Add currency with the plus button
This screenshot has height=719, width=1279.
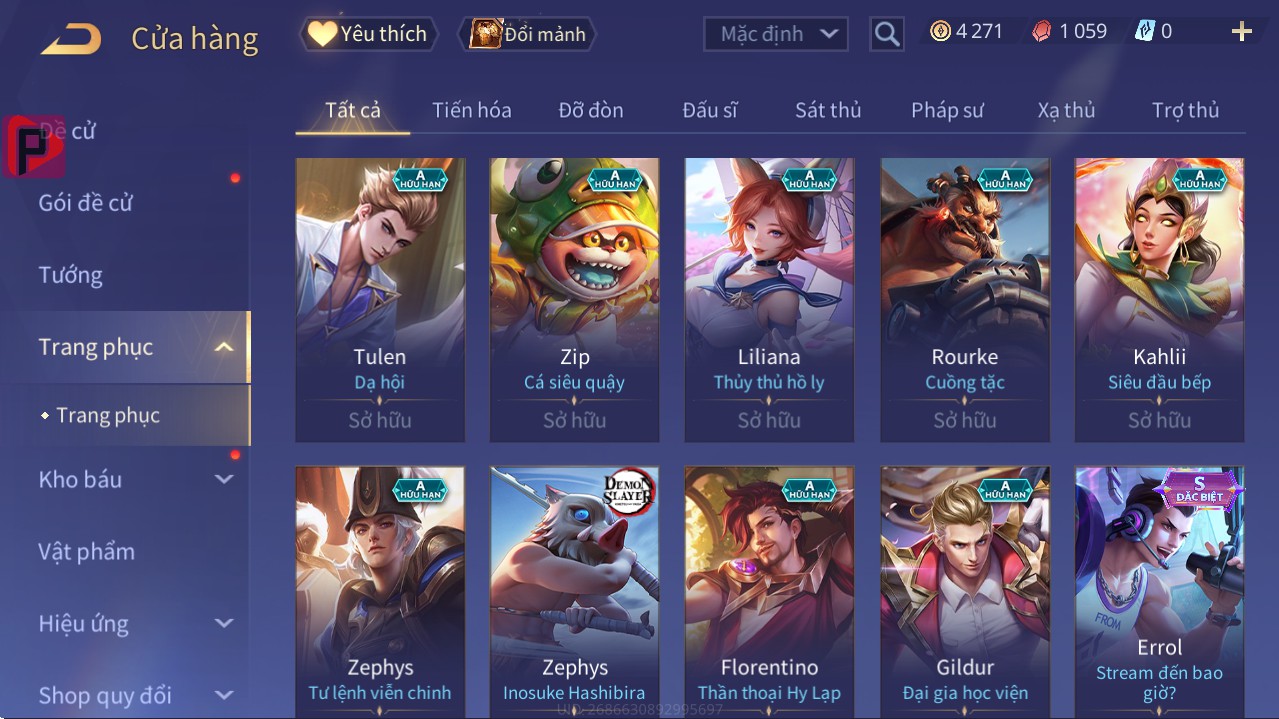1242,32
